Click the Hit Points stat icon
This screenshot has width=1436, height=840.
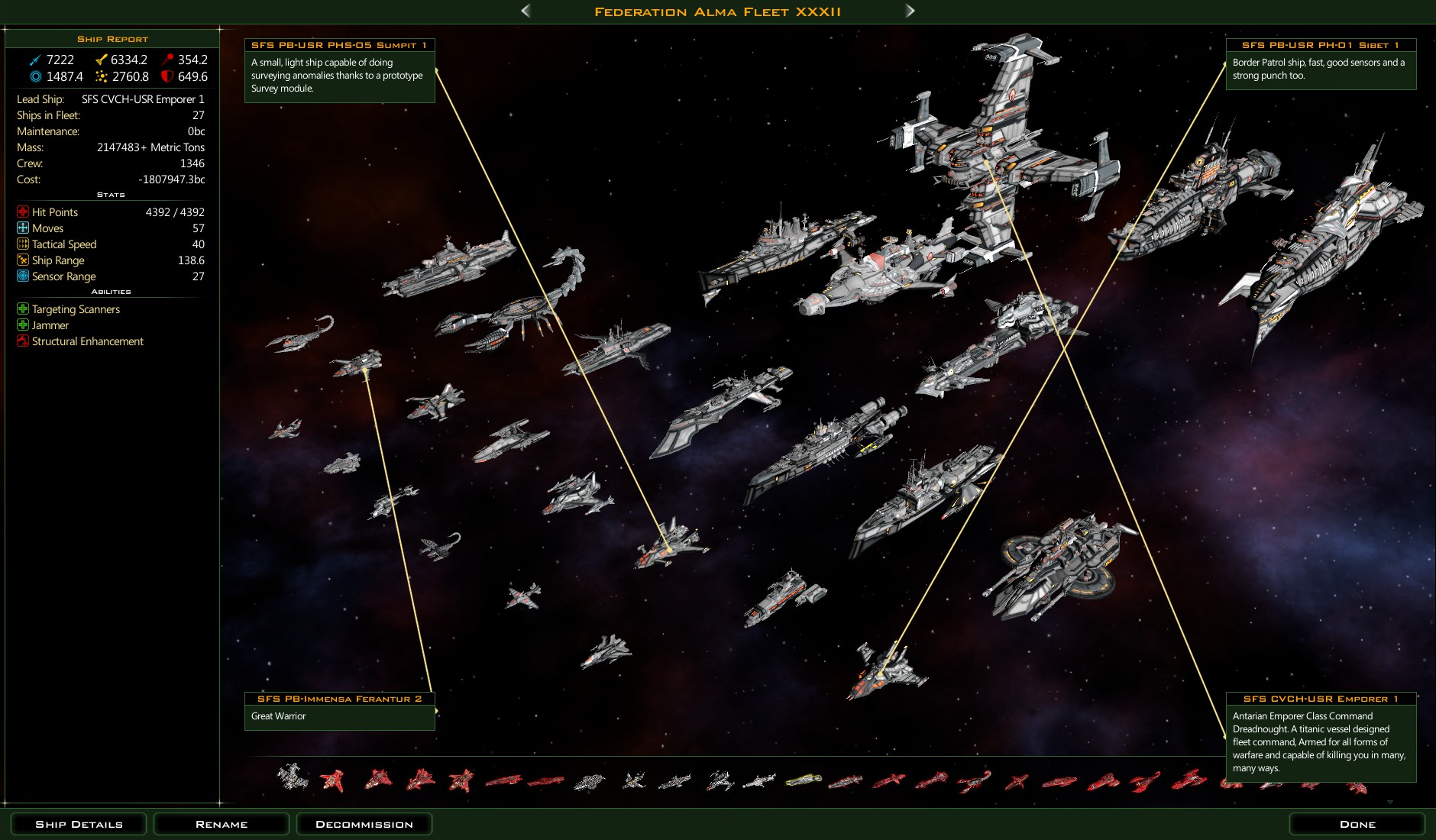[22, 212]
